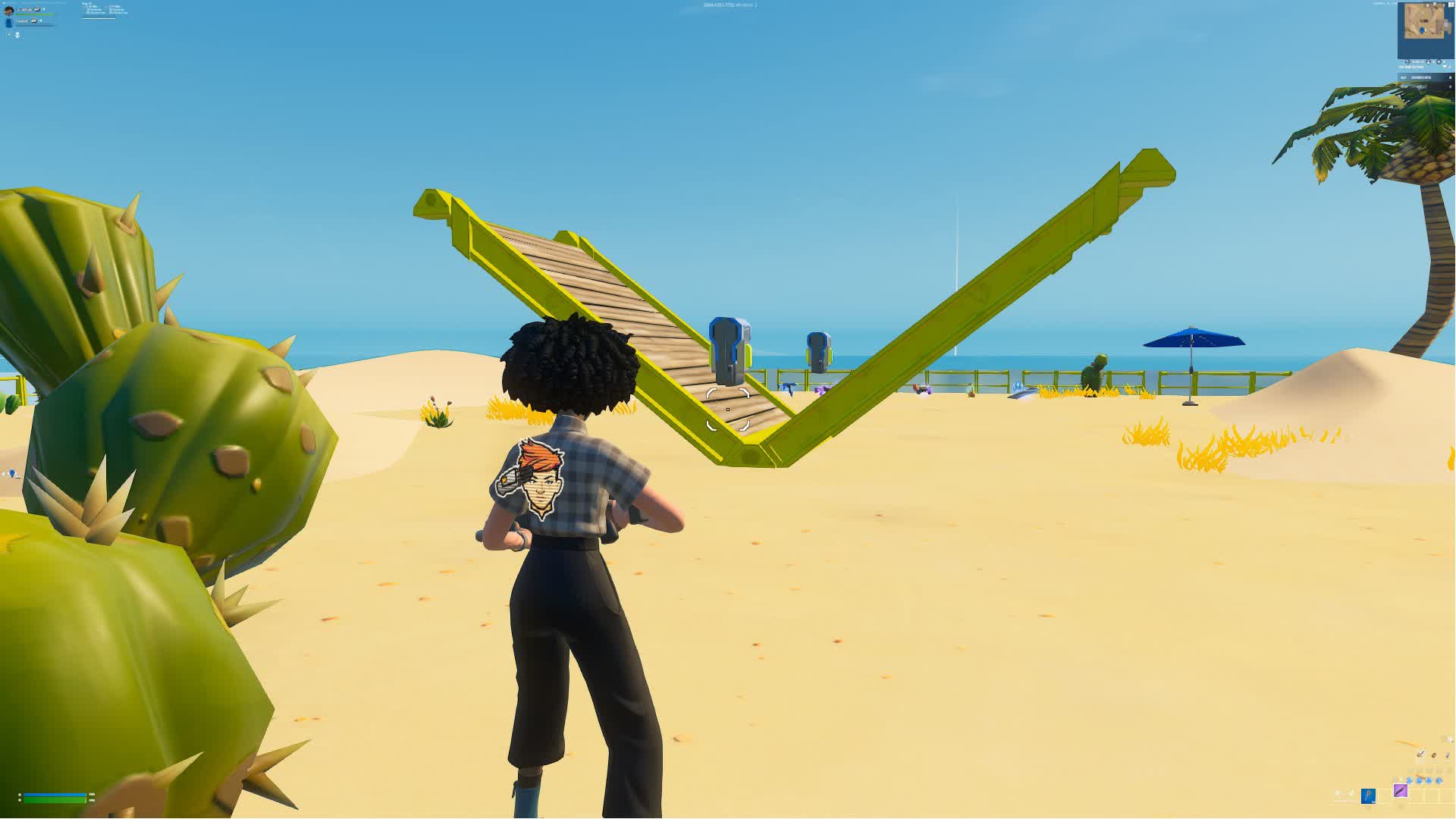Select the pickaxe slot in the hotbar
1456x819 pixels.
1369,797
